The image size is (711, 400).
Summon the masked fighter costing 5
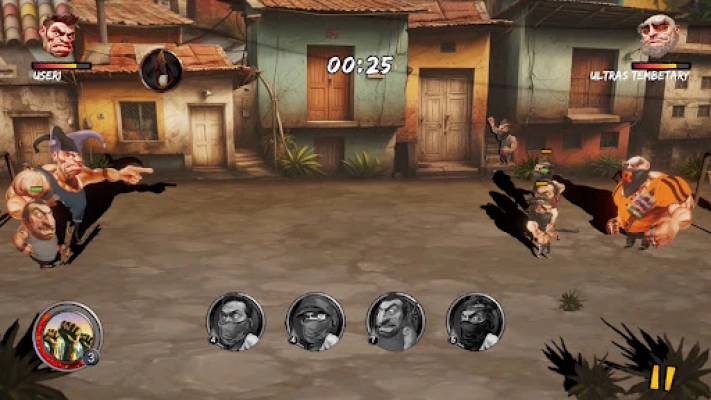[475, 321]
